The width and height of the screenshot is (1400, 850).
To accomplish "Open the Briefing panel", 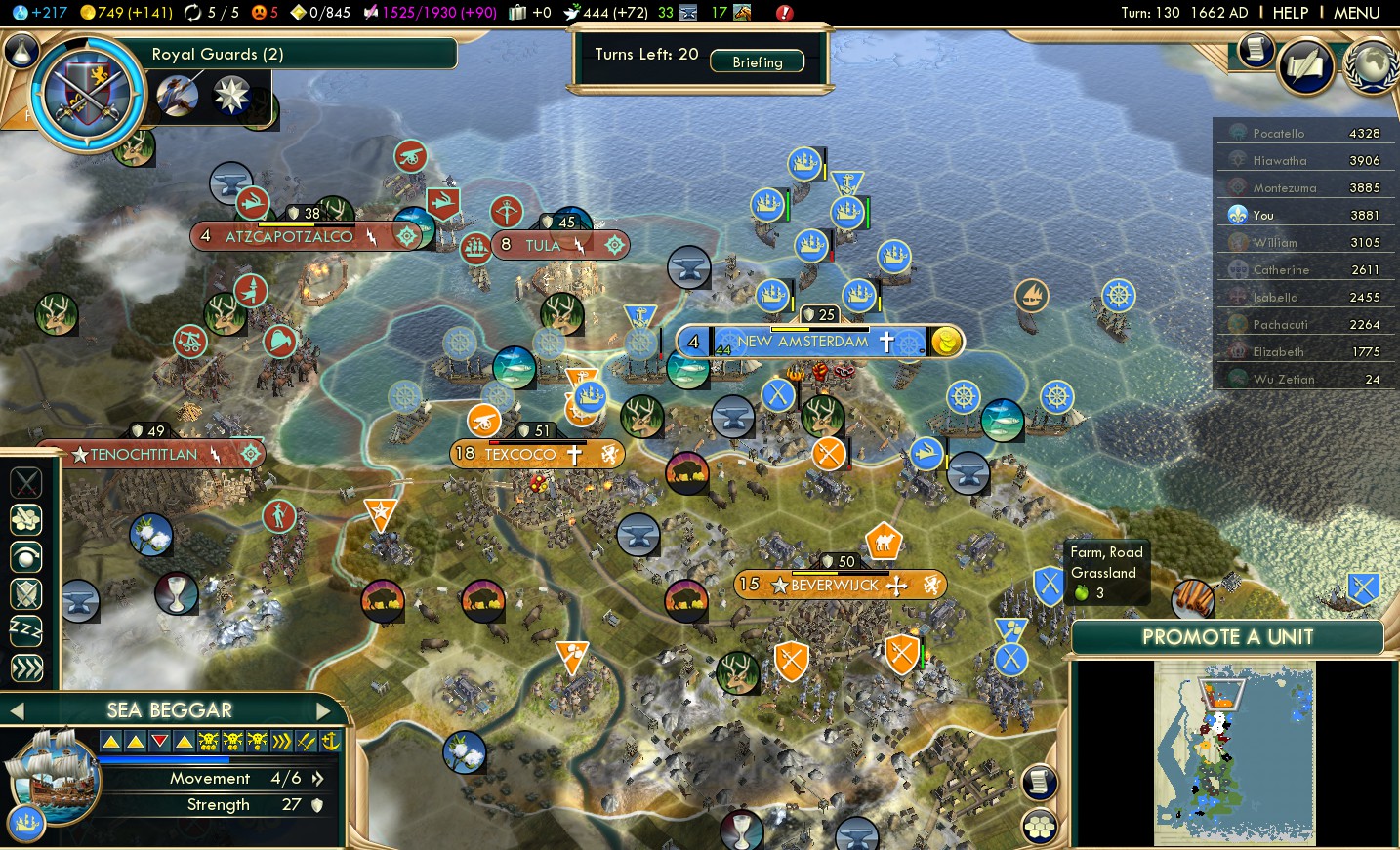I will point(758,61).
